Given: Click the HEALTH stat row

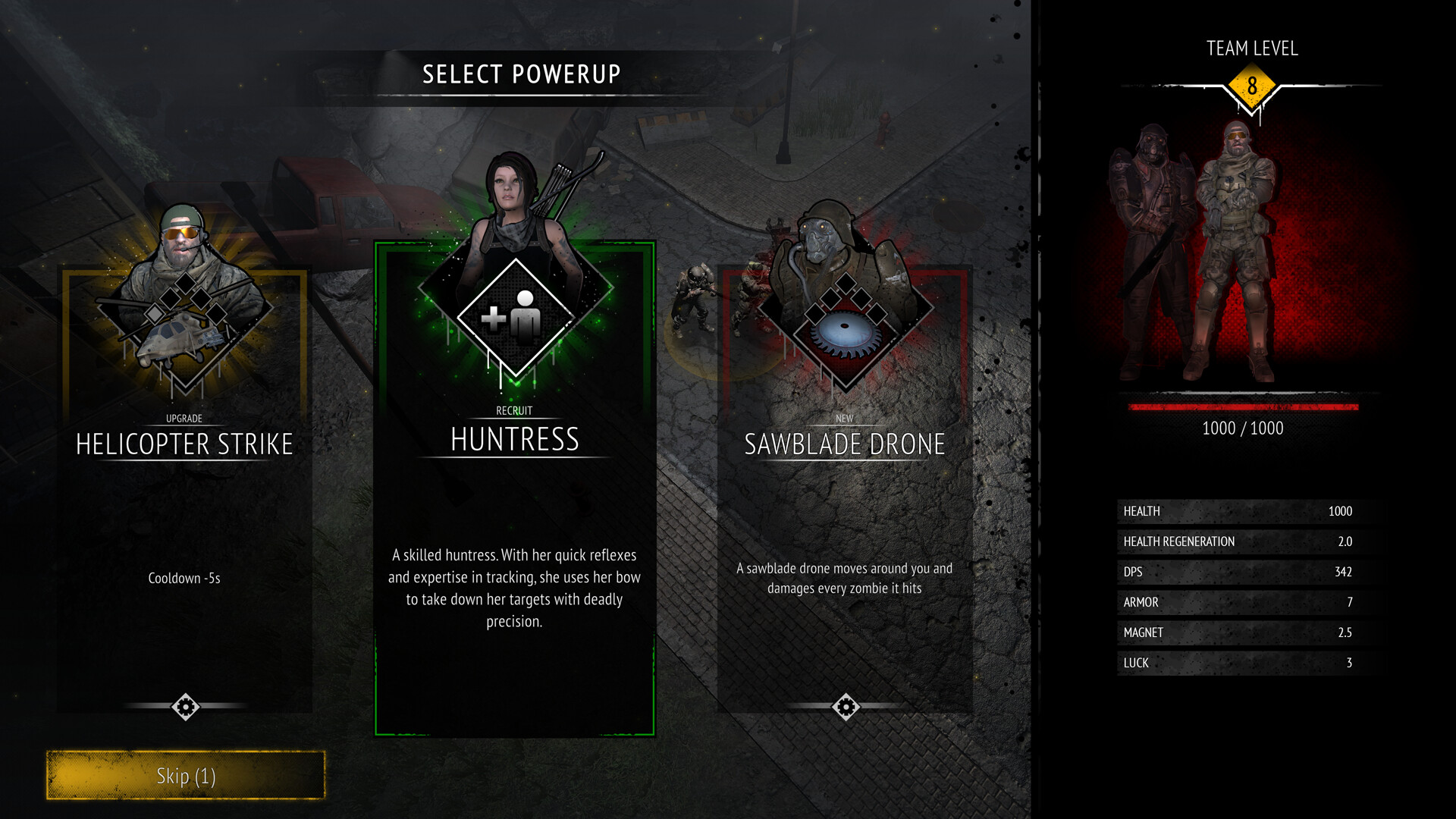Looking at the screenshot, I should click(x=1242, y=511).
